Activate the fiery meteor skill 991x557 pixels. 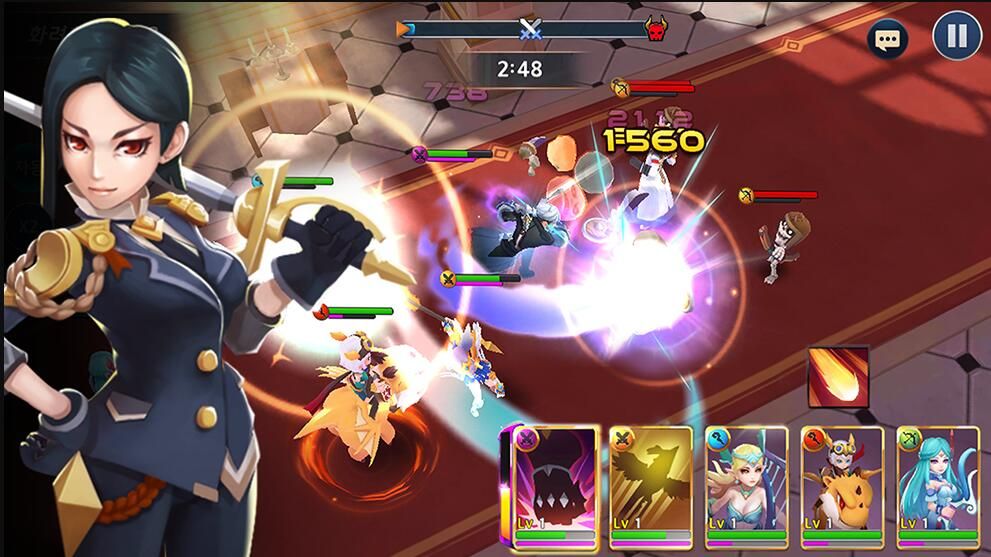click(x=838, y=377)
